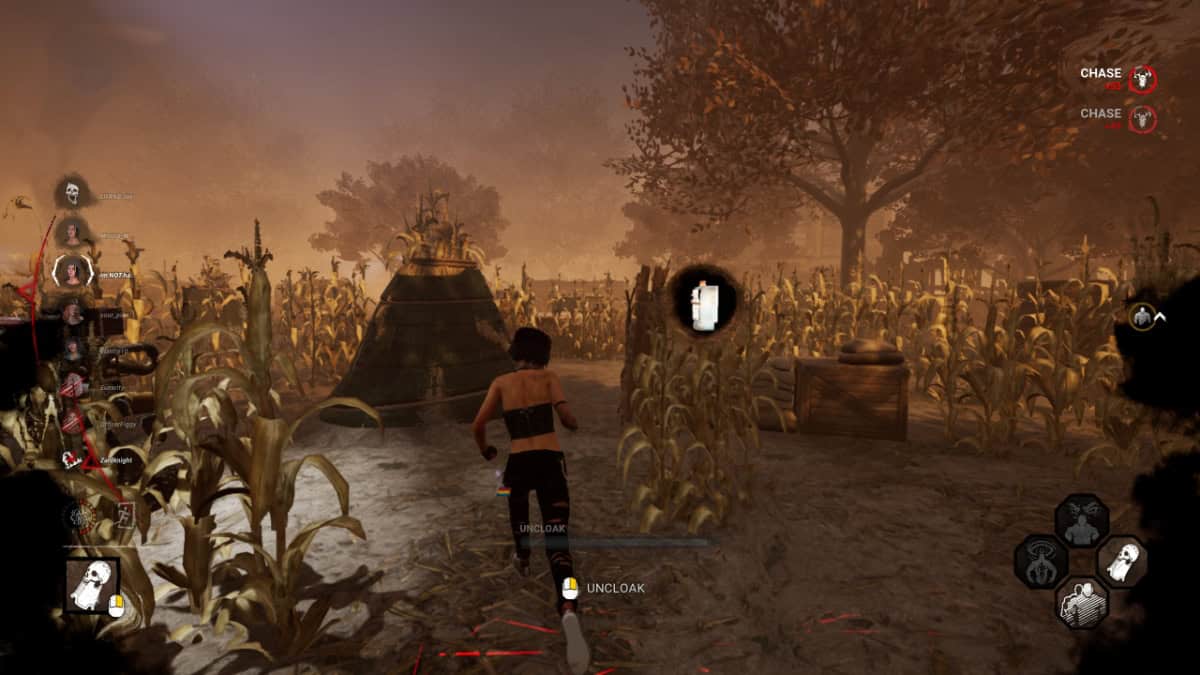Click the skull killer portrait in player list
The image size is (1200, 675).
(x=72, y=192)
